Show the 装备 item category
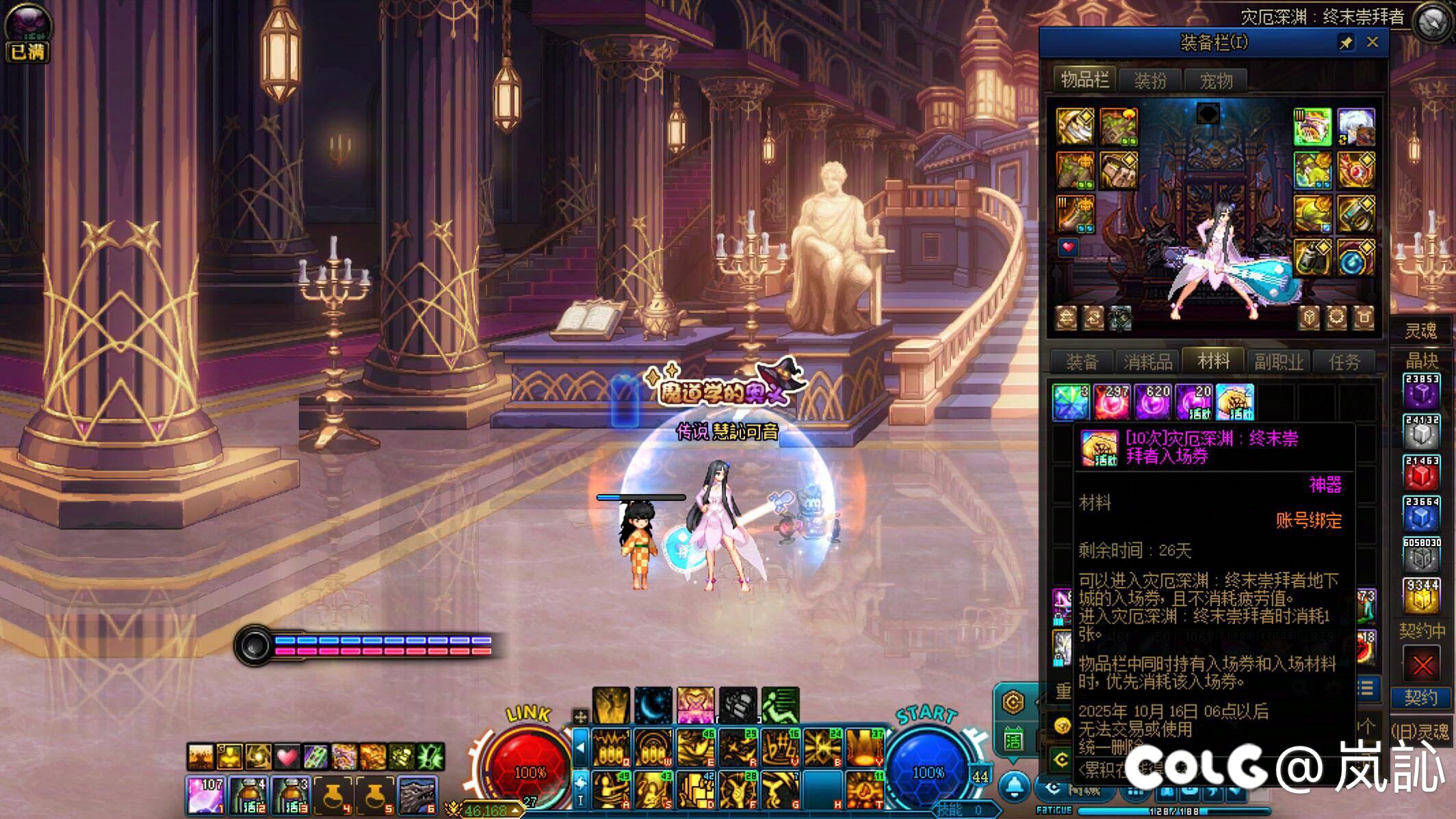Image resolution: width=1456 pixels, height=819 pixels. coord(1082,361)
